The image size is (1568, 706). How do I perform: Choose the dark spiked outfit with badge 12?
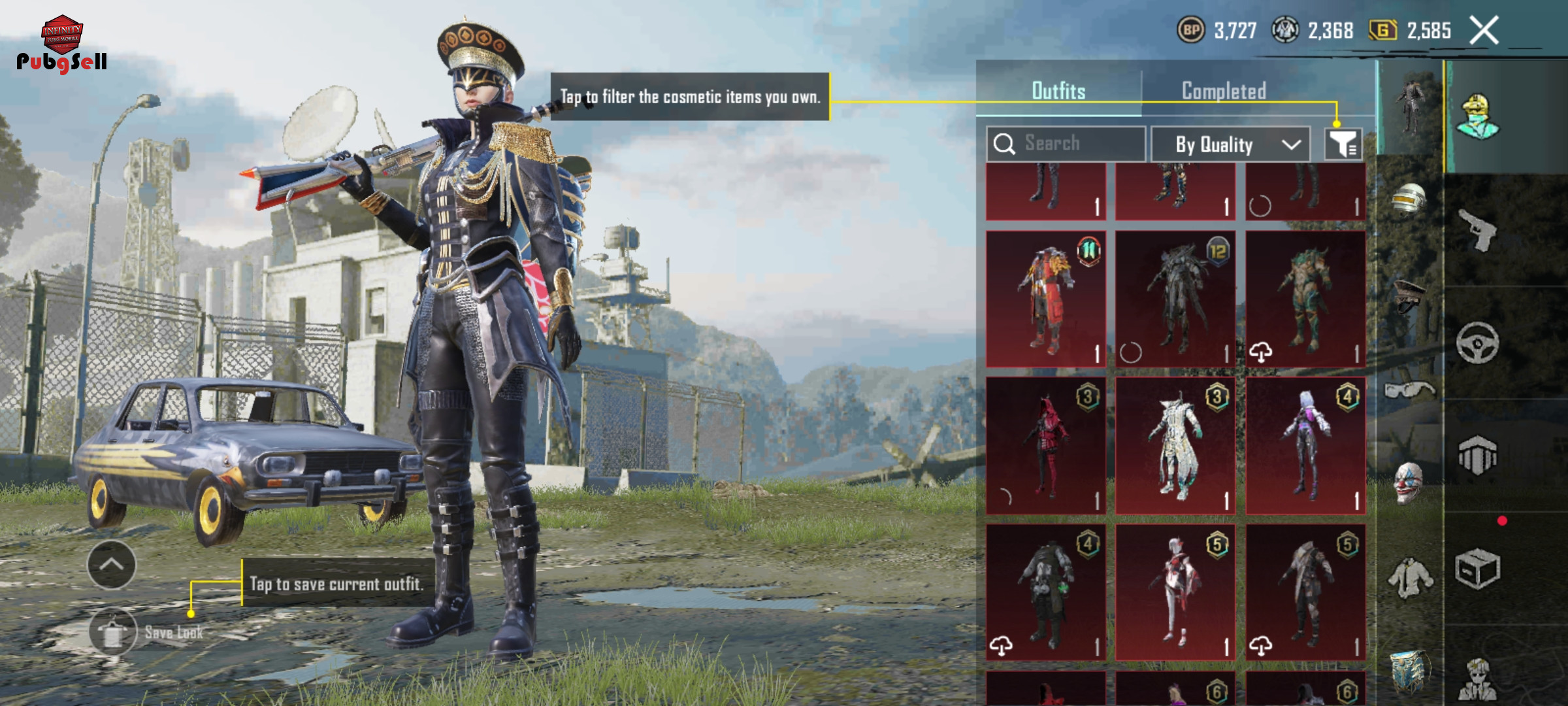[1175, 299]
